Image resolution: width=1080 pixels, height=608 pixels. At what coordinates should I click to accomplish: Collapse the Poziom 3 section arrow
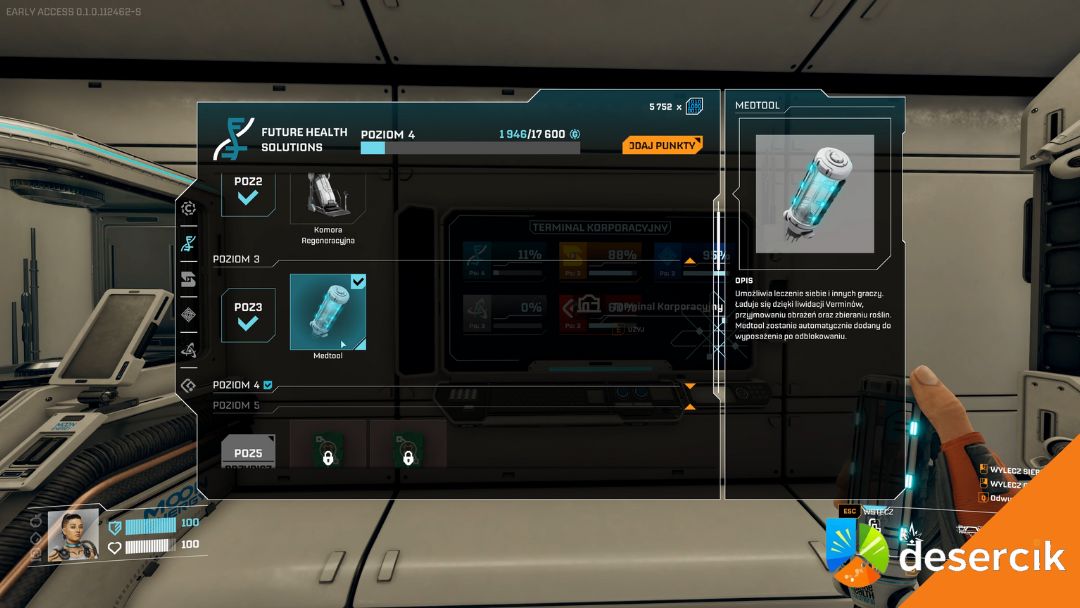point(689,260)
